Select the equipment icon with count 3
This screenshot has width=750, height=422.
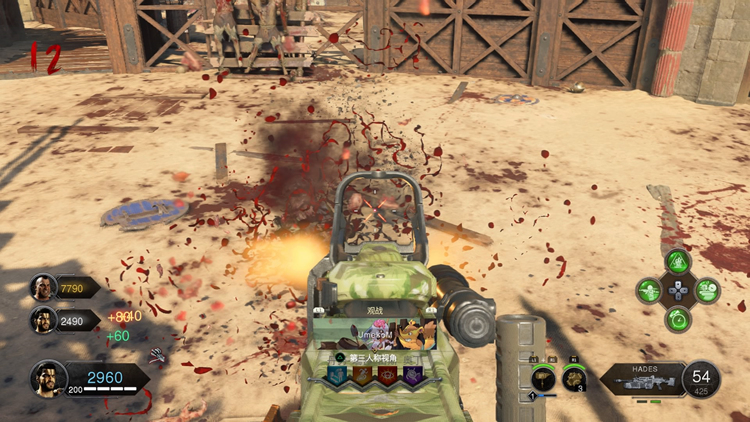click(574, 378)
